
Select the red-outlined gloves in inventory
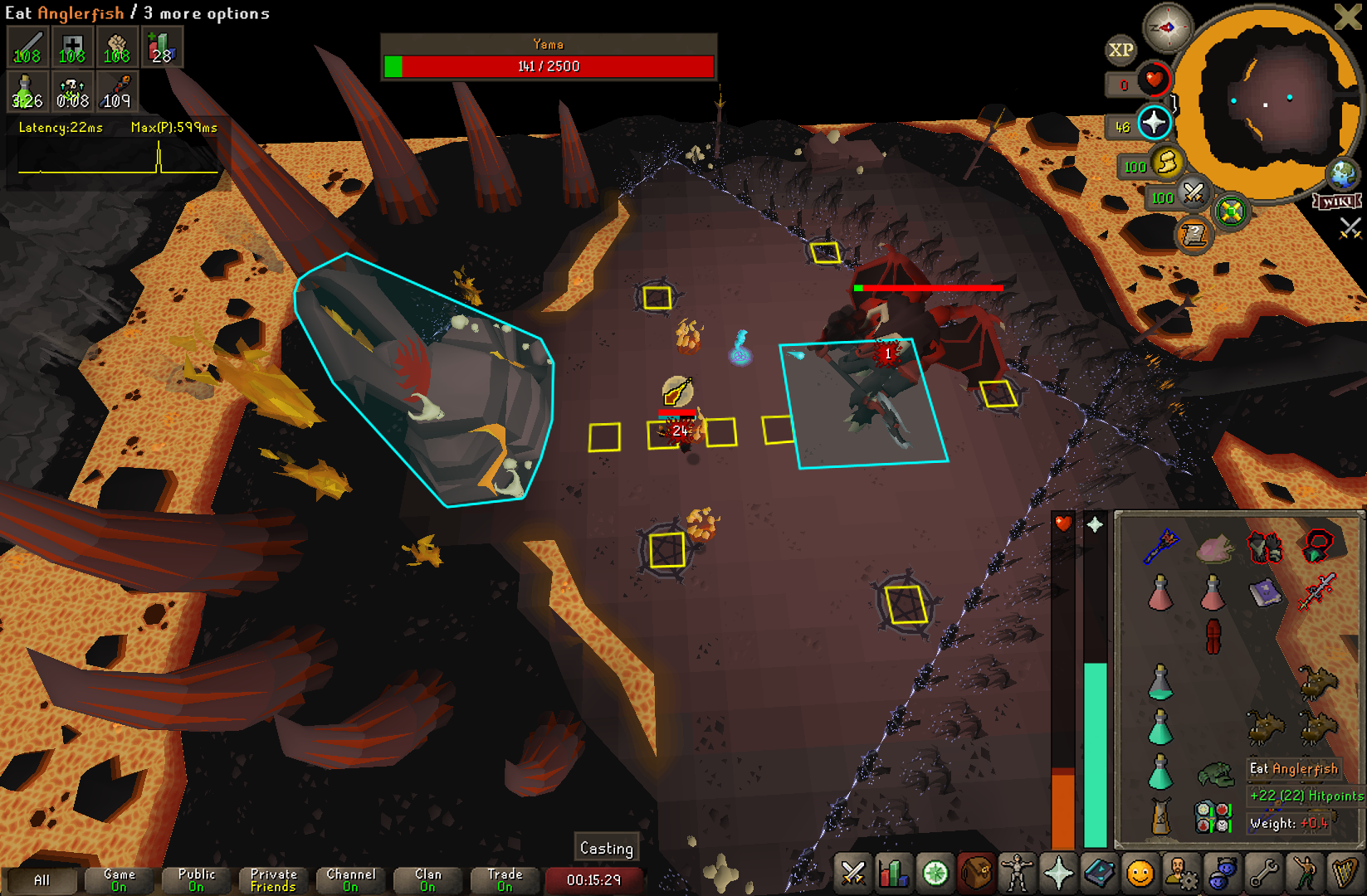pyautogui.click(x=1265, y=547)
